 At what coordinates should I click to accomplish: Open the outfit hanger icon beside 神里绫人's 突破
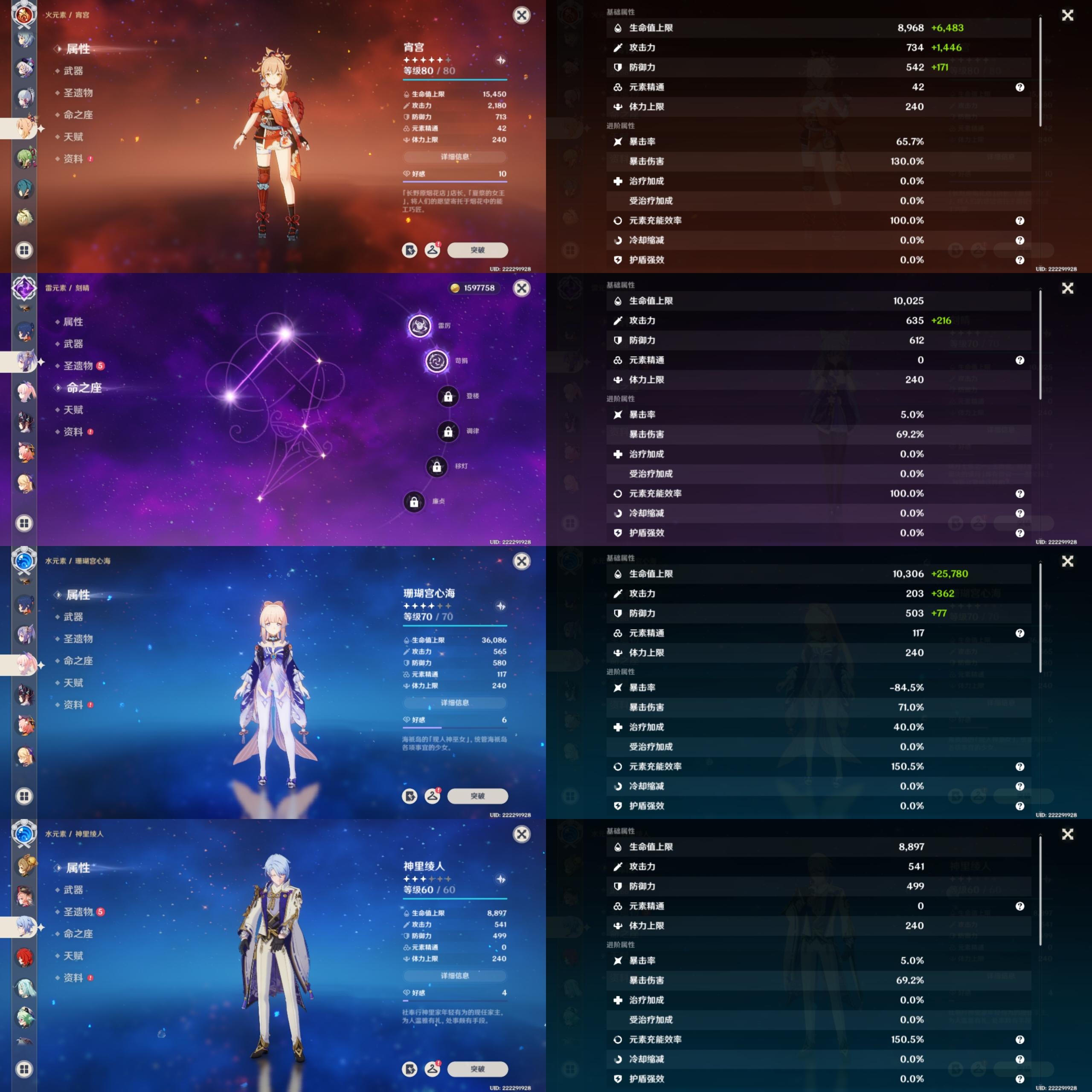(433, 1069)
